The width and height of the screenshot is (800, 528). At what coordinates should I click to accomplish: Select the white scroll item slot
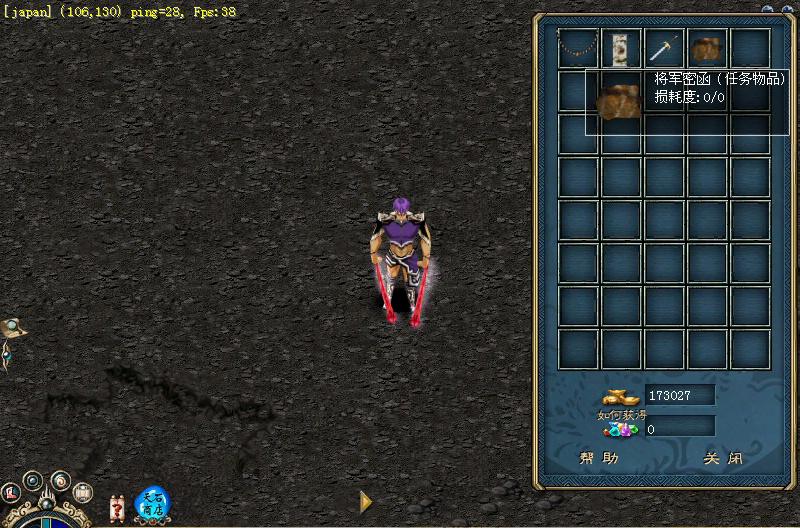coord(621,47)
